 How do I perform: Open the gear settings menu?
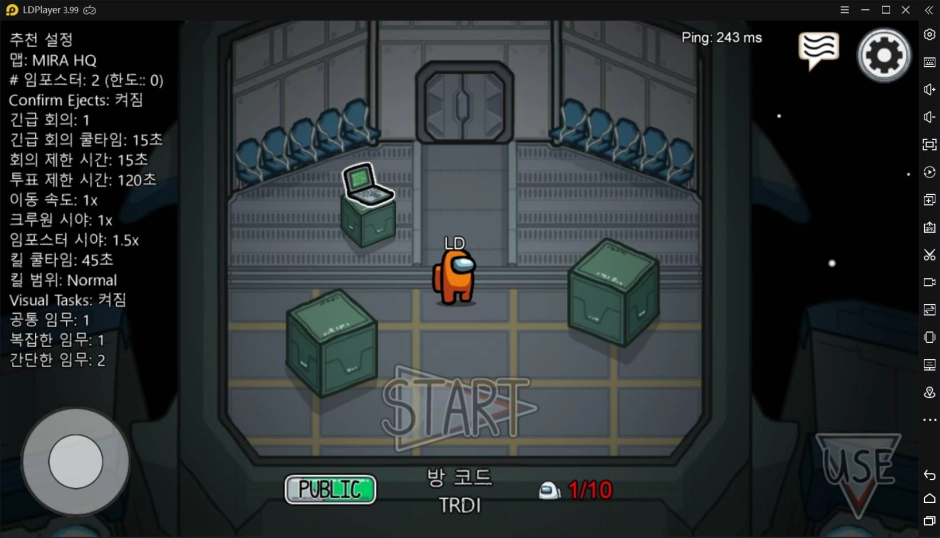pyautogui.click(x=884, y=55)
